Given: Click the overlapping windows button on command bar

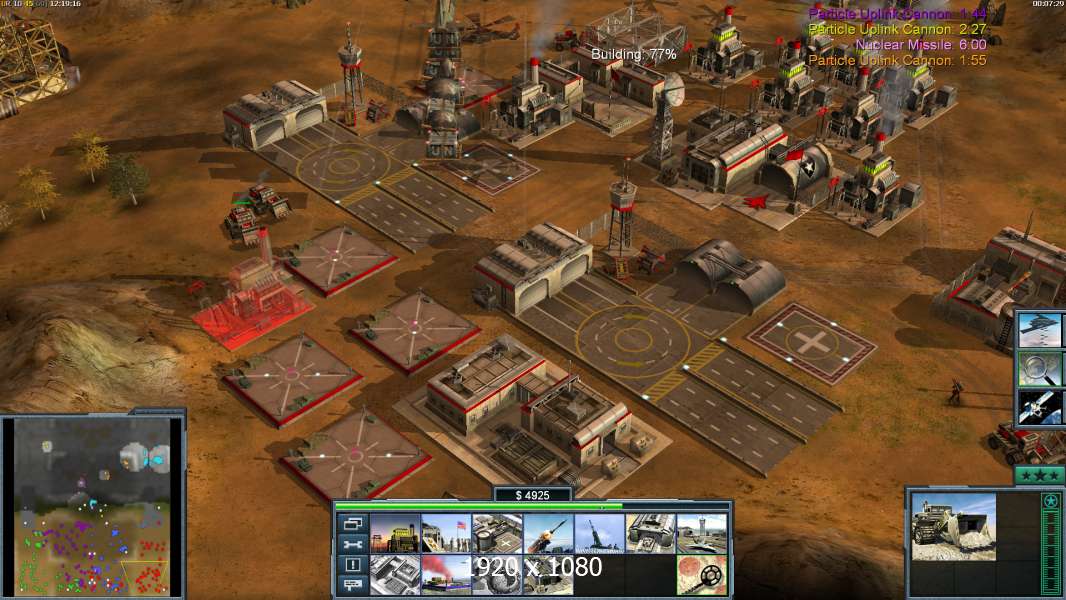Looking at the screenshot, I should click(352, 523).
